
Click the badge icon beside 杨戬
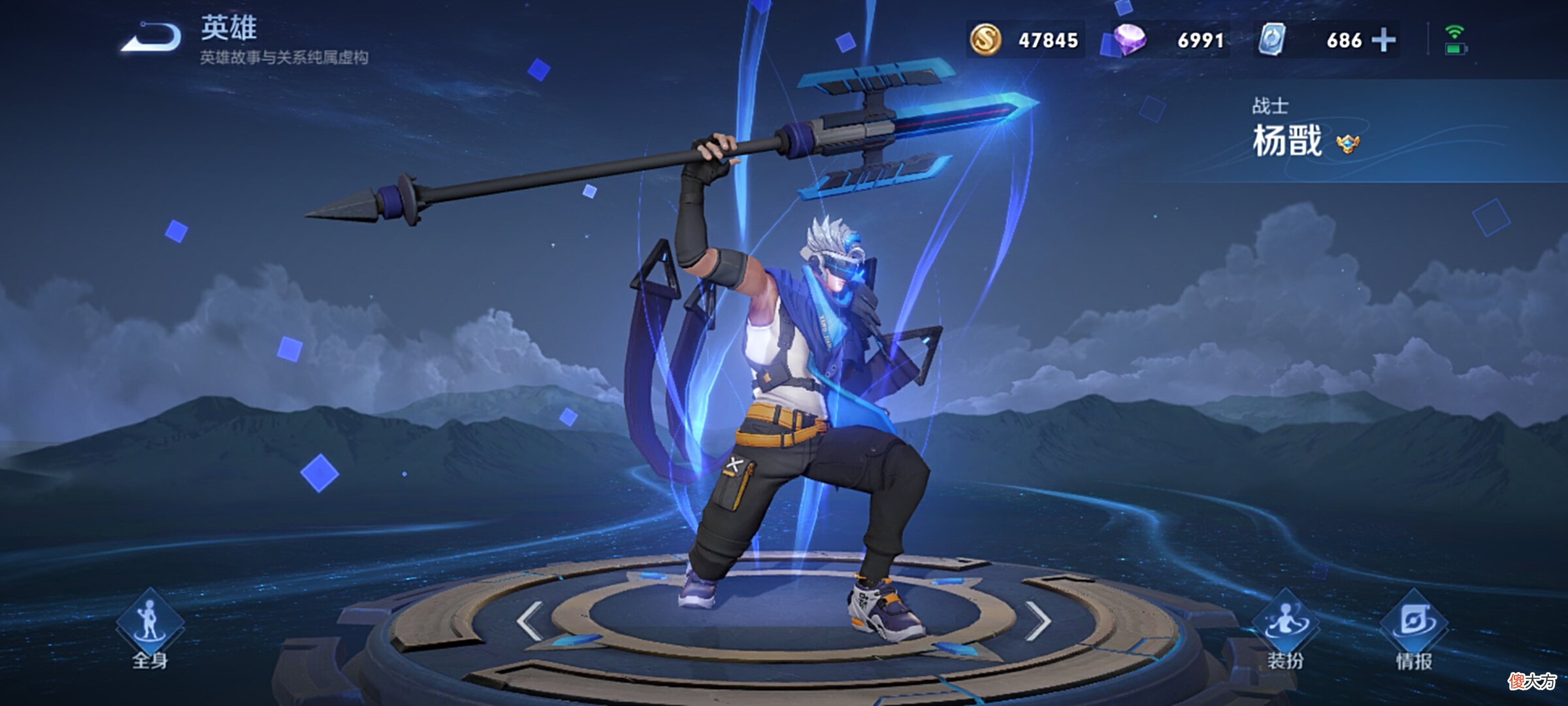click(x=1347, y=143)
